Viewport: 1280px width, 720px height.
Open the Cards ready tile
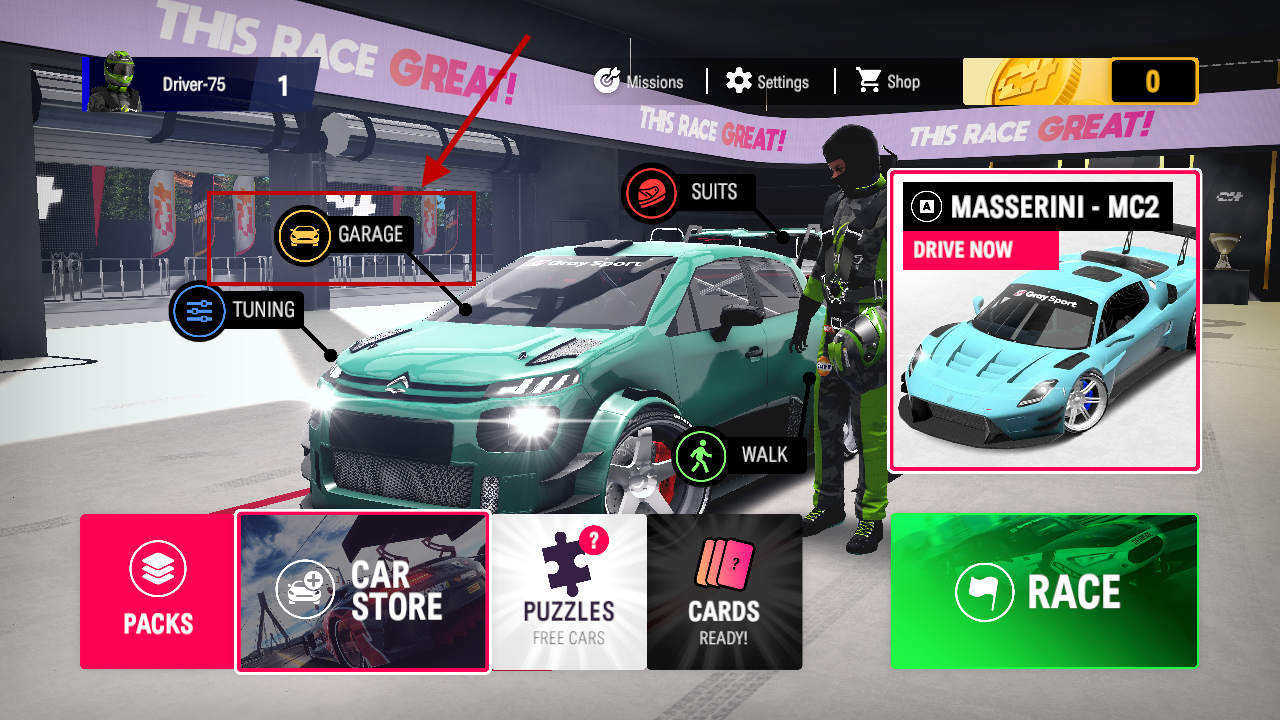tap(724, 592)
